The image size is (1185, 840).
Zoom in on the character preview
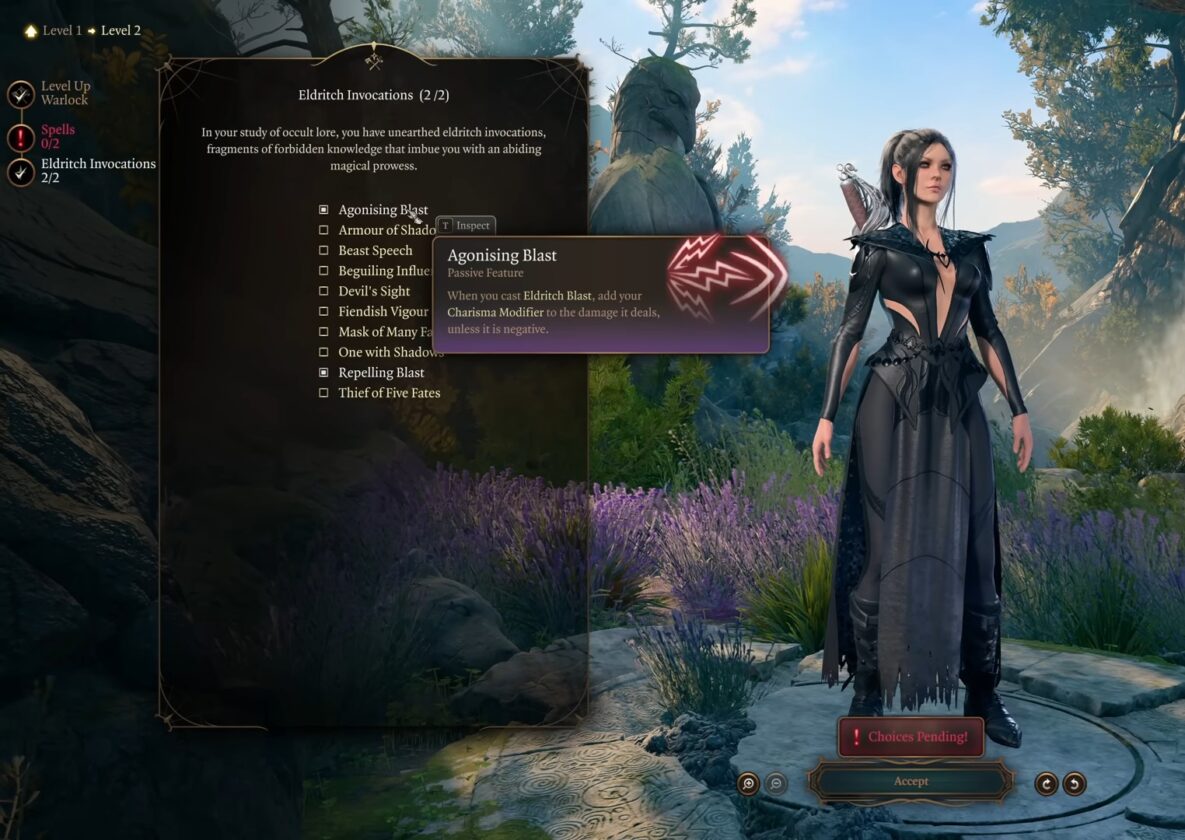(x=748, y=784)
